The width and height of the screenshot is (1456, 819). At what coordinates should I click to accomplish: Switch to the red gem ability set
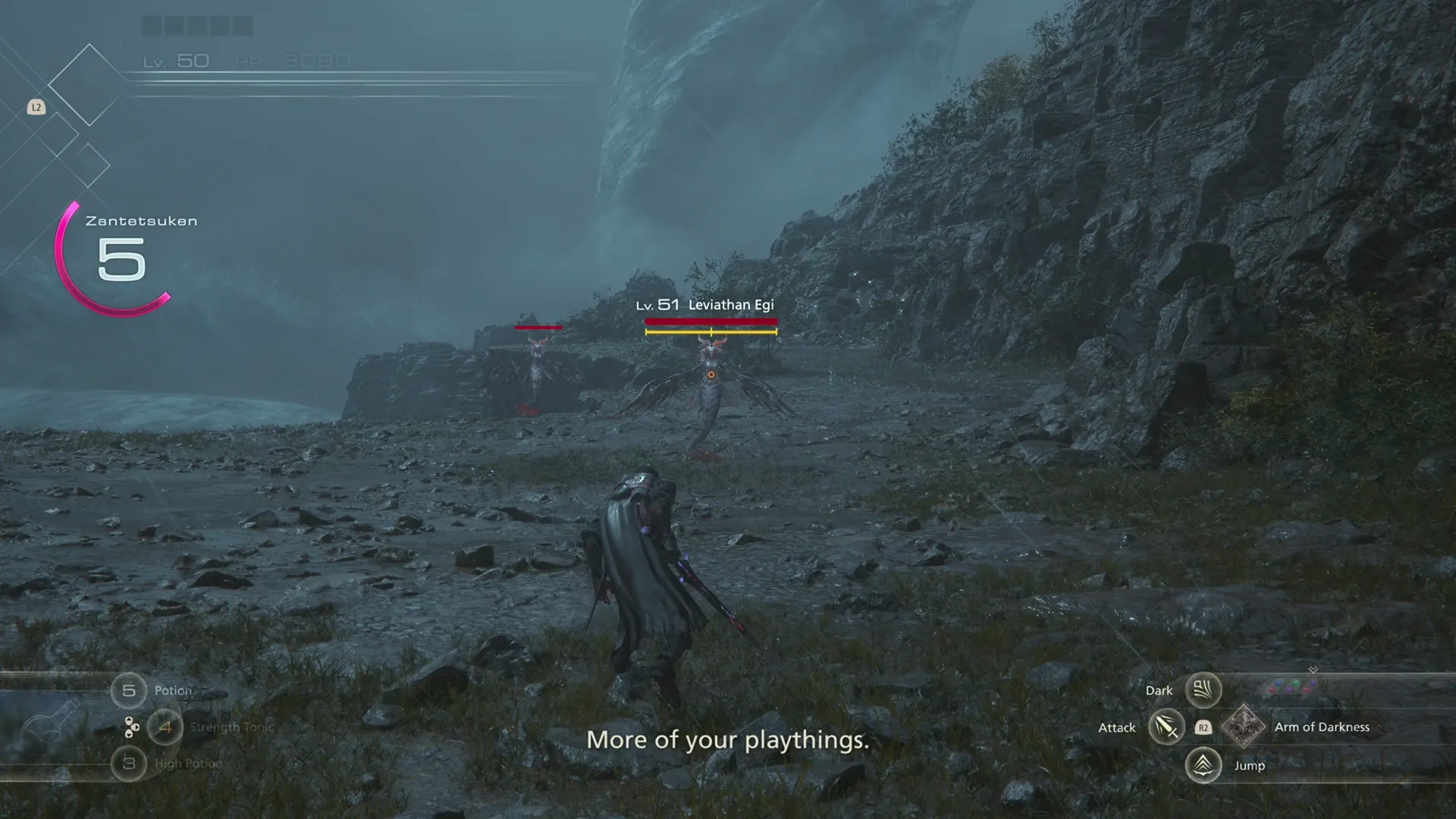click(1271, 689)
